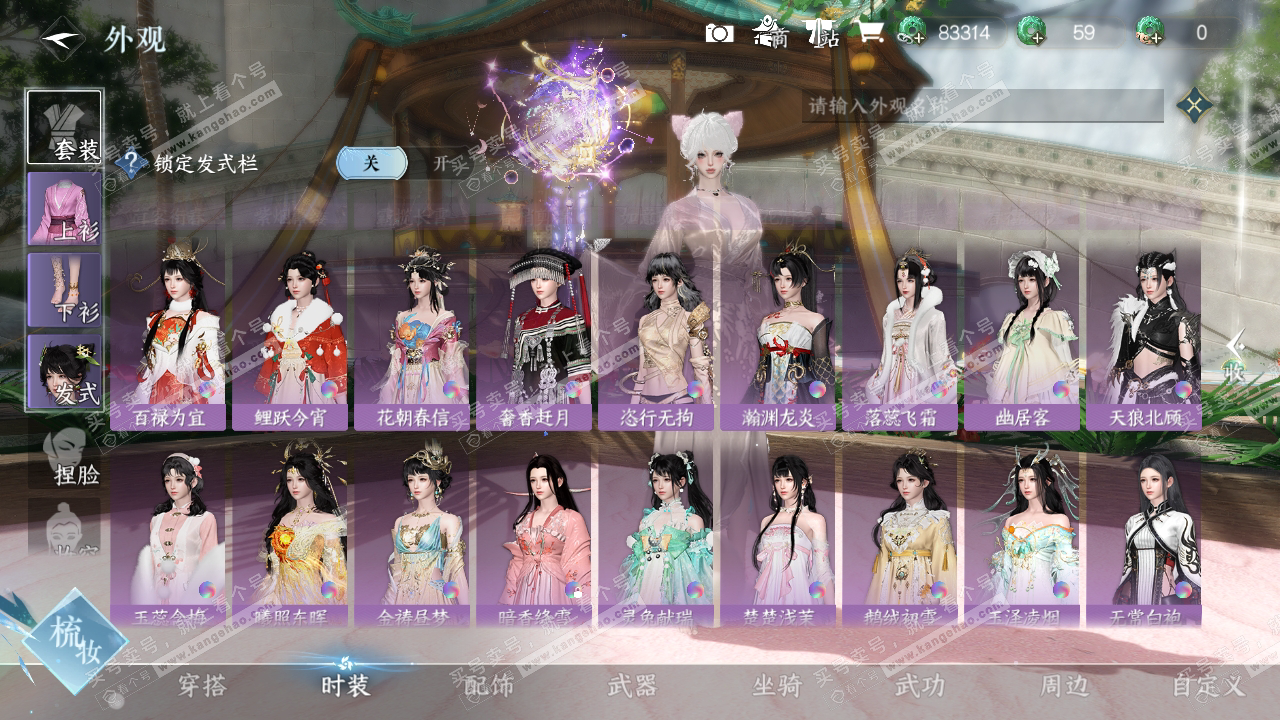Go back using the top-left arrow
The width and height of the screenshot is (1280, 720).
[62, 40]
